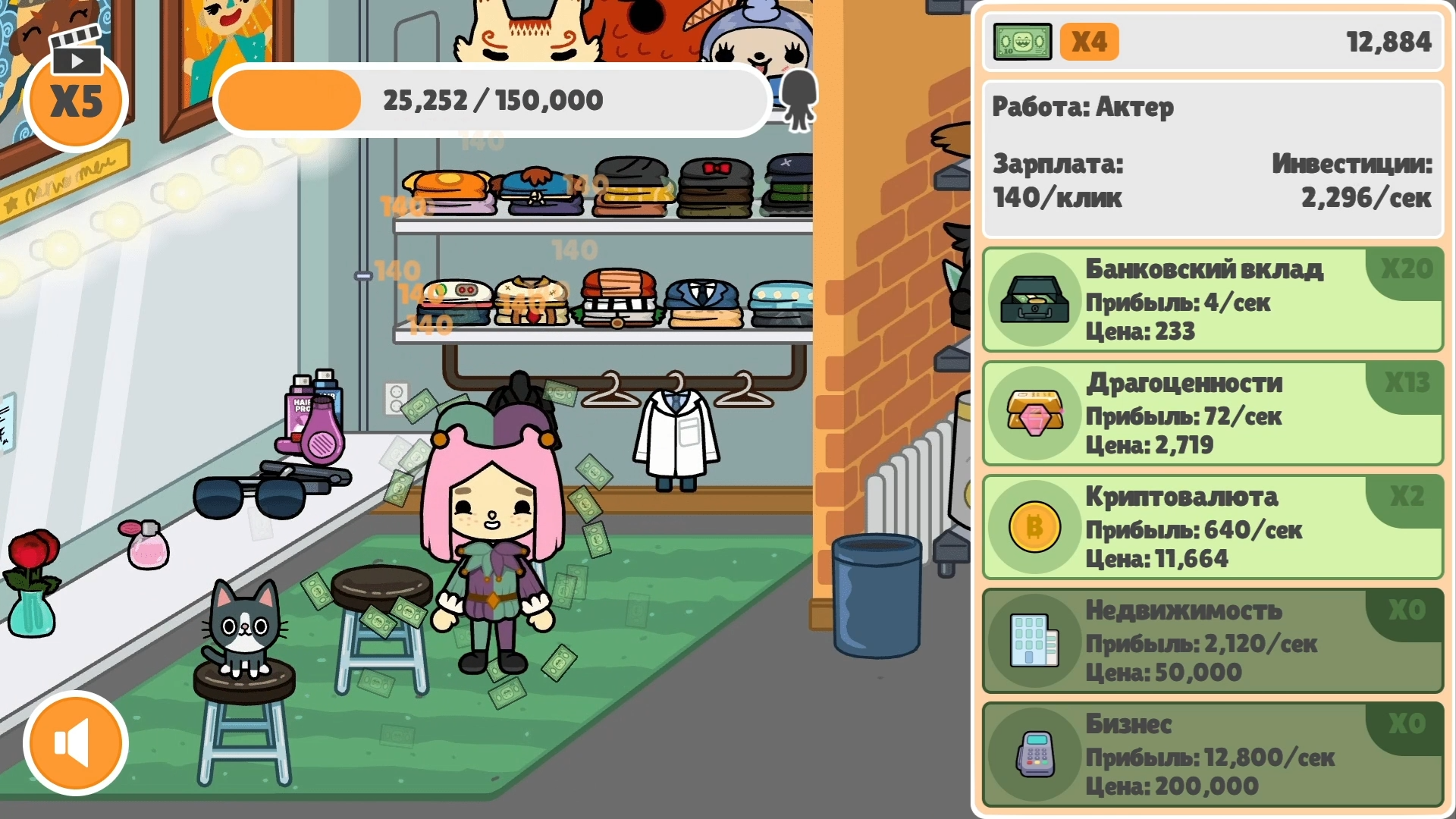Screen dimensions: 1456x819
Task: Click the character silhouette above the progress bar
Action: point(799,99)
